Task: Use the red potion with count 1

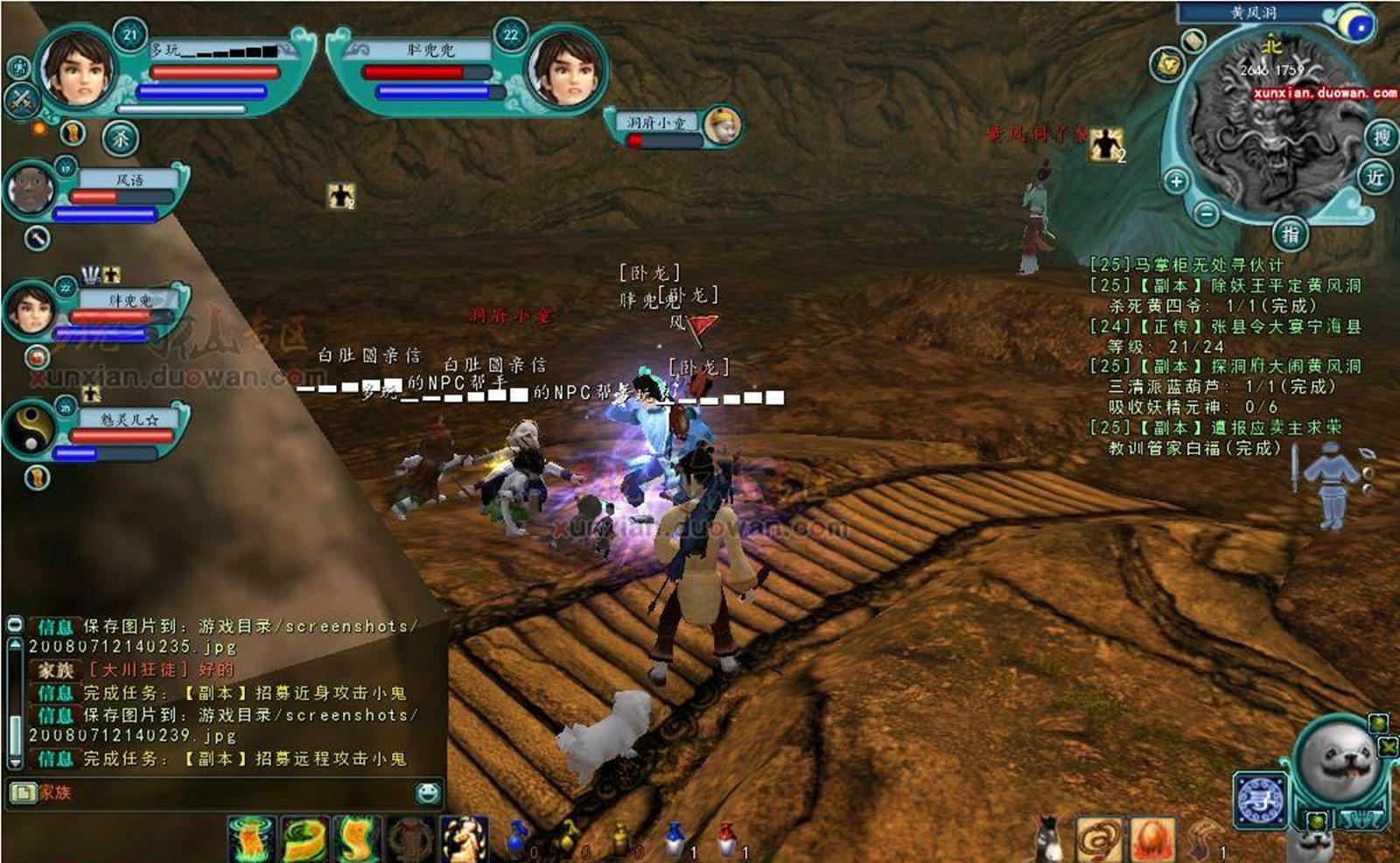Action: tap(727, 840)
